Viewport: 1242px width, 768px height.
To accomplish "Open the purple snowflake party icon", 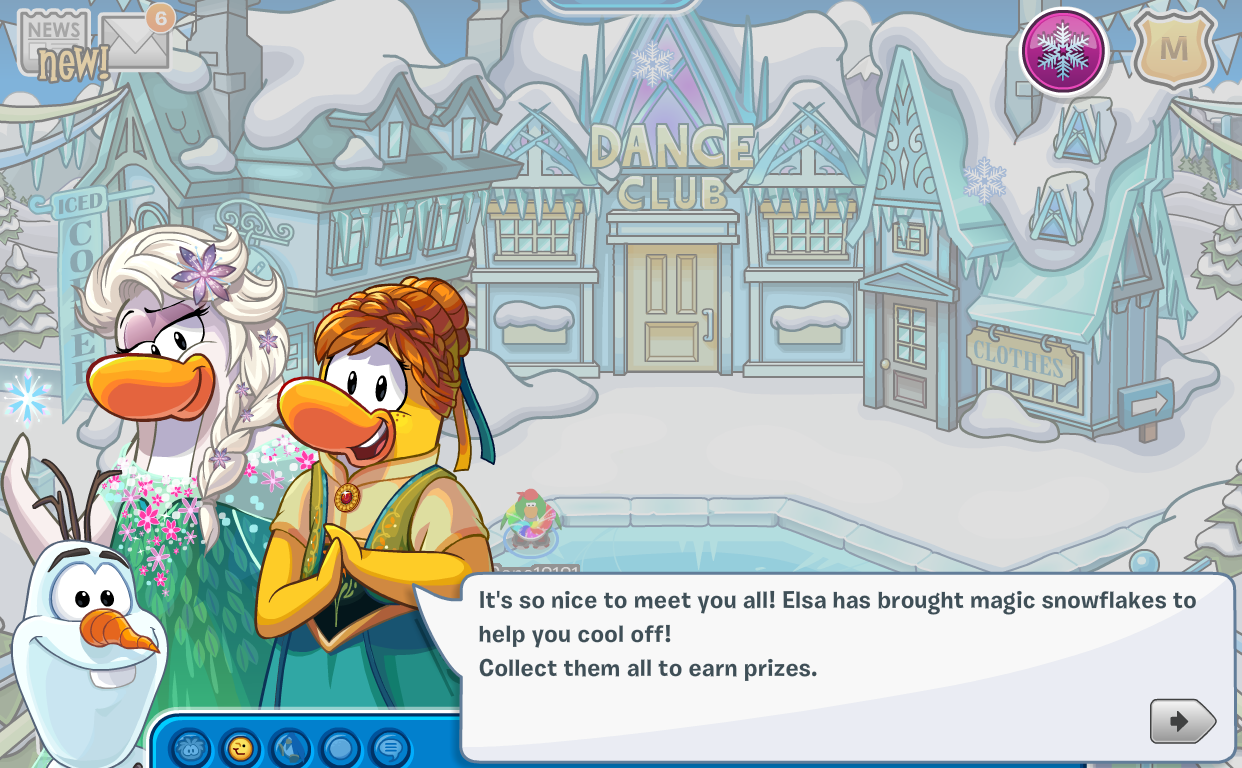I will point(1063,50).
